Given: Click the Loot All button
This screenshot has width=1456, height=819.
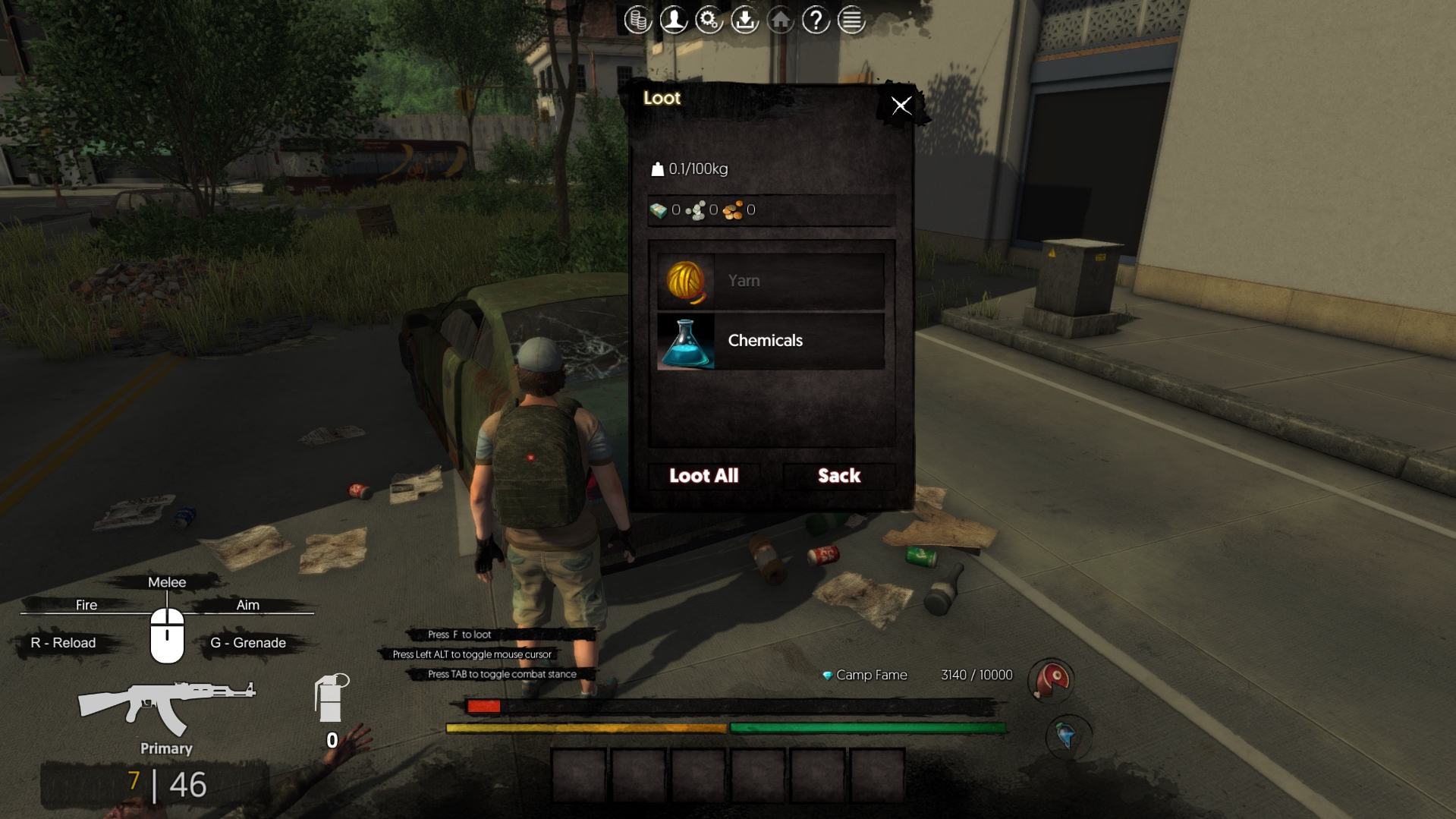Looking at the screenshot, I should [703, 476].
